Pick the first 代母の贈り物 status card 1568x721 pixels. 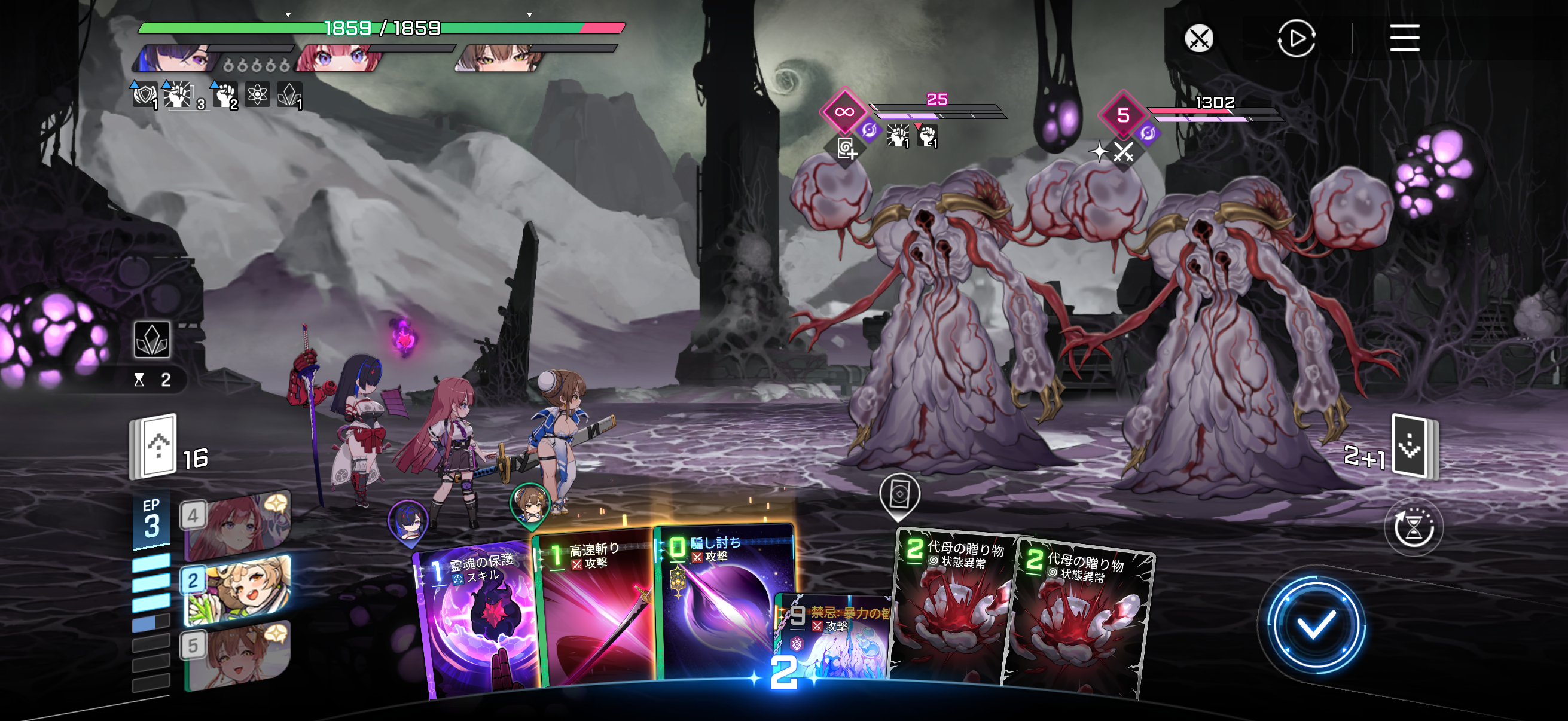[x=953, y=609]
